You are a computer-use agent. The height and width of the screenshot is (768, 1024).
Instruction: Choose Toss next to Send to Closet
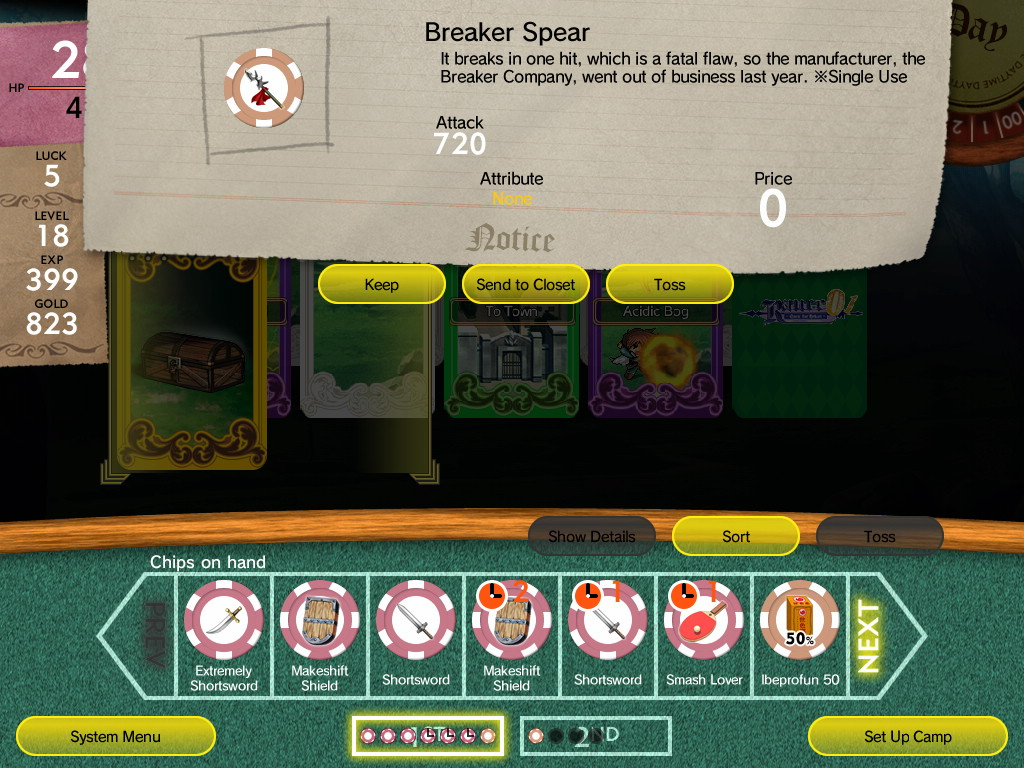(x=669, y=285)
